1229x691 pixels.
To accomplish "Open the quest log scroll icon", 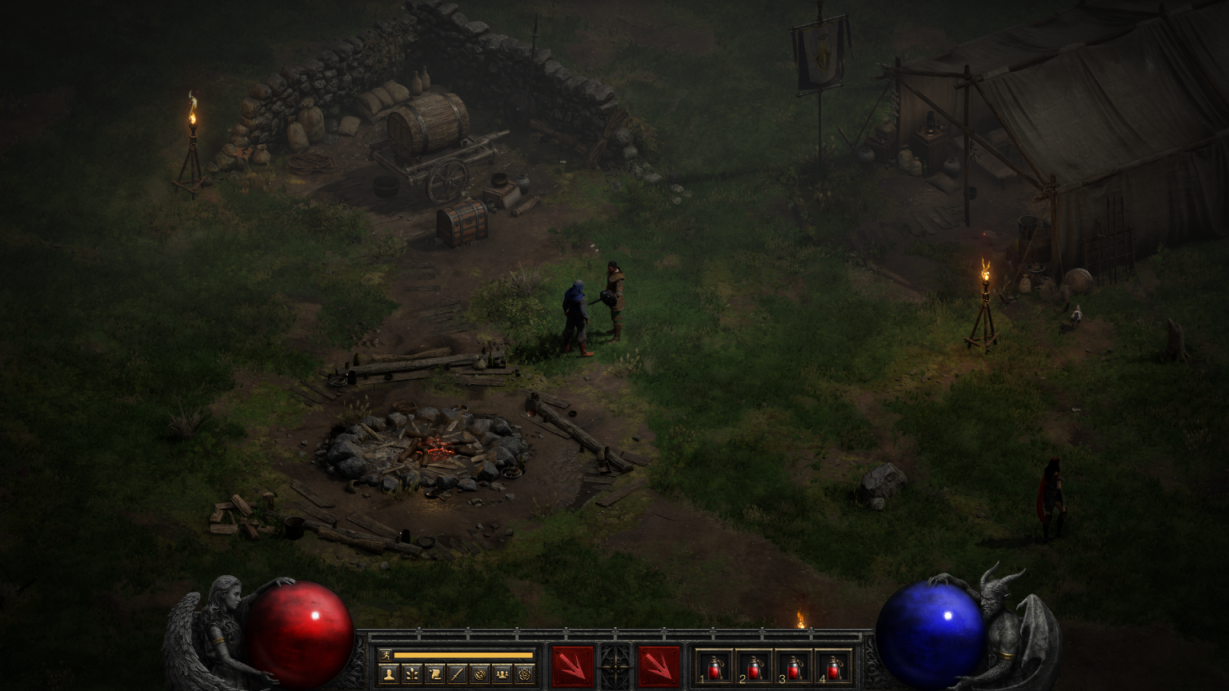I will coord(434,674).
